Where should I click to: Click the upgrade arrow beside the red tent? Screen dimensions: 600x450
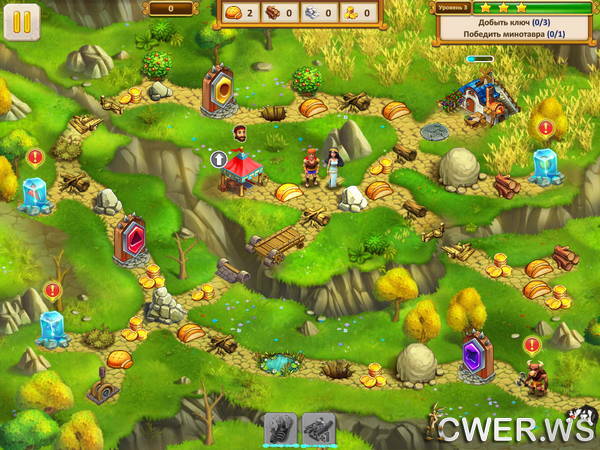coord(218,158)
